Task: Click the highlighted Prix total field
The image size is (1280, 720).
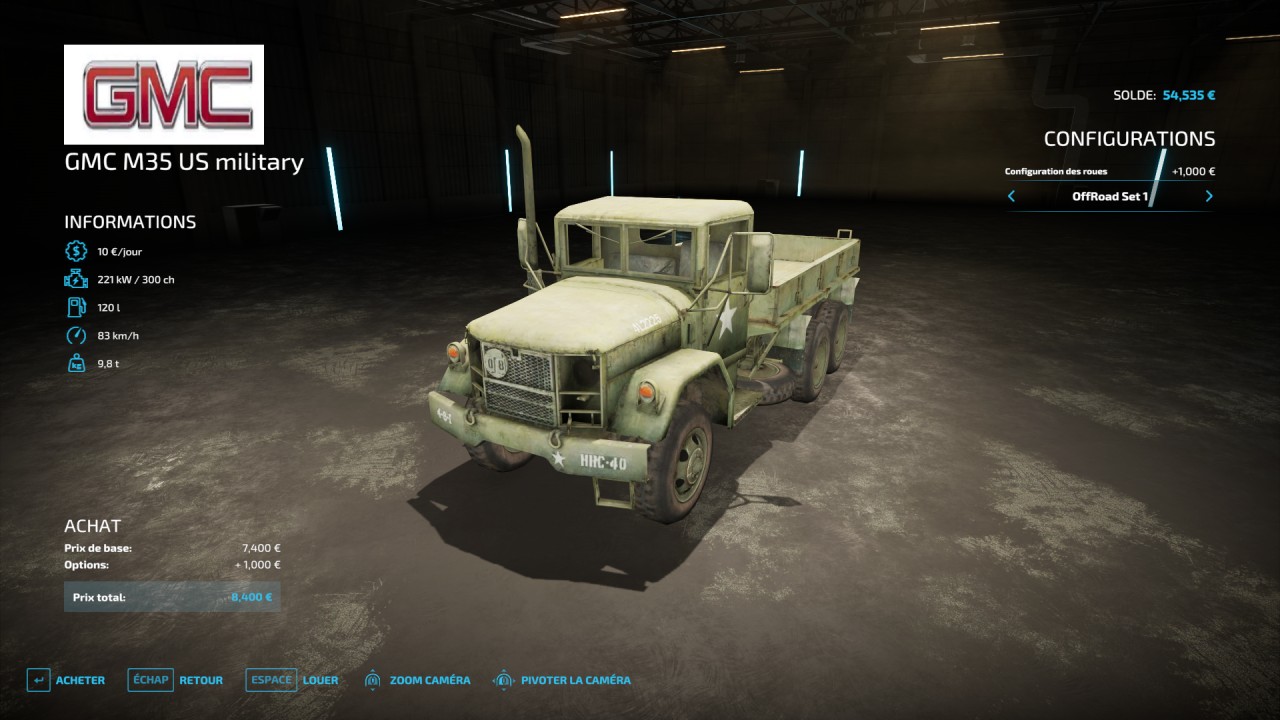Action: click(172, 596)
